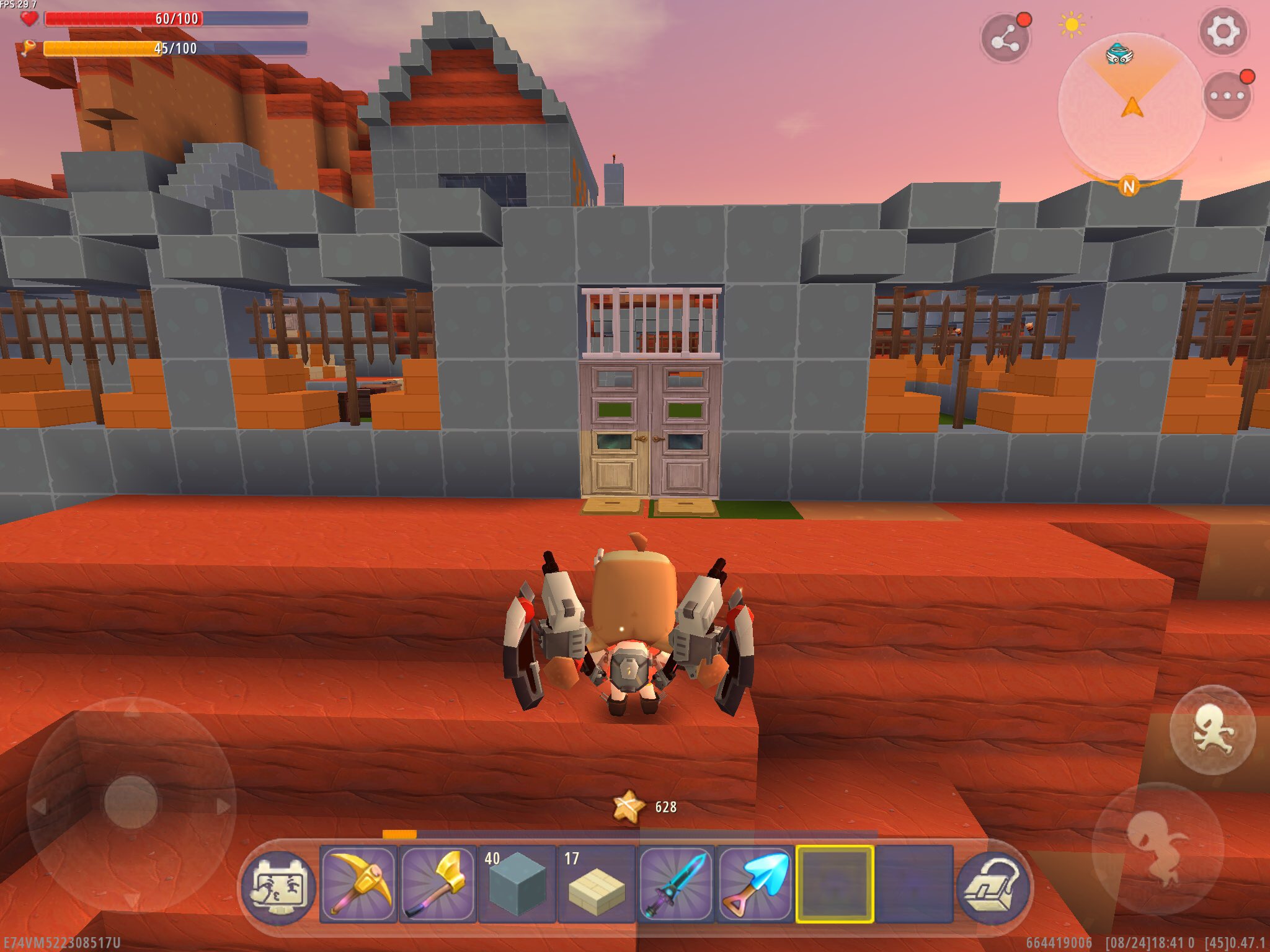Choose the wooden plank stack of 17
The image size is (1270, 952).
click(597, 884)
